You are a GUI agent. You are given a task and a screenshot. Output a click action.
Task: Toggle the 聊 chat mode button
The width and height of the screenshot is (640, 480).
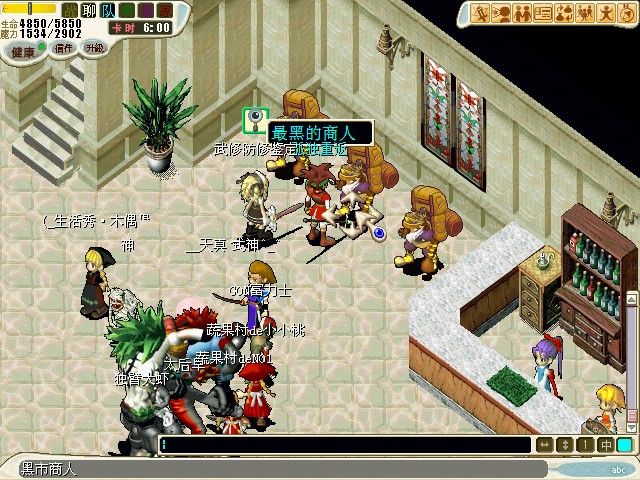(x=88, y=10)
